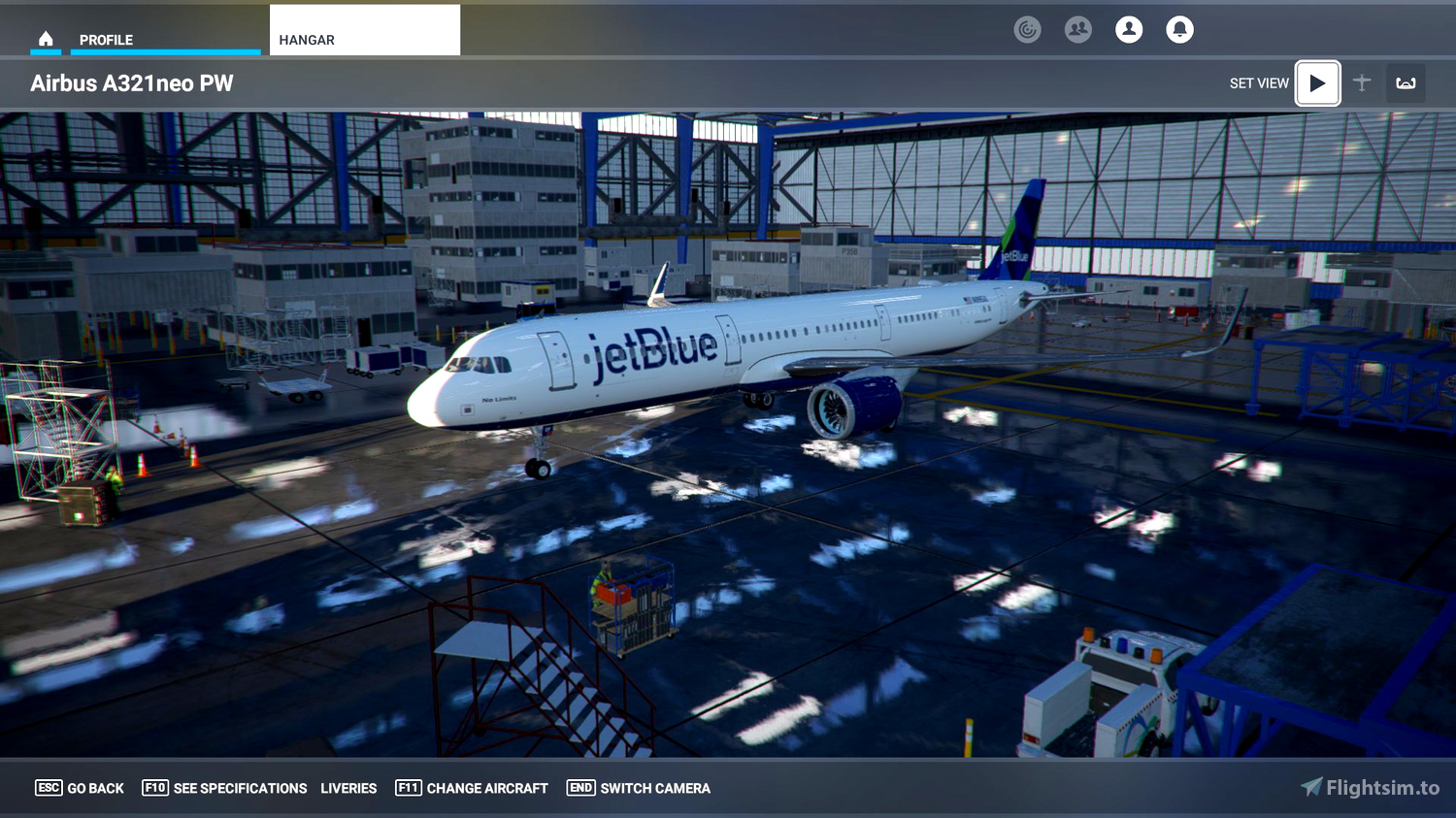The image size is (1456, 818).
Task: Switch to the Hangar tab
Action: coord(307,40)
